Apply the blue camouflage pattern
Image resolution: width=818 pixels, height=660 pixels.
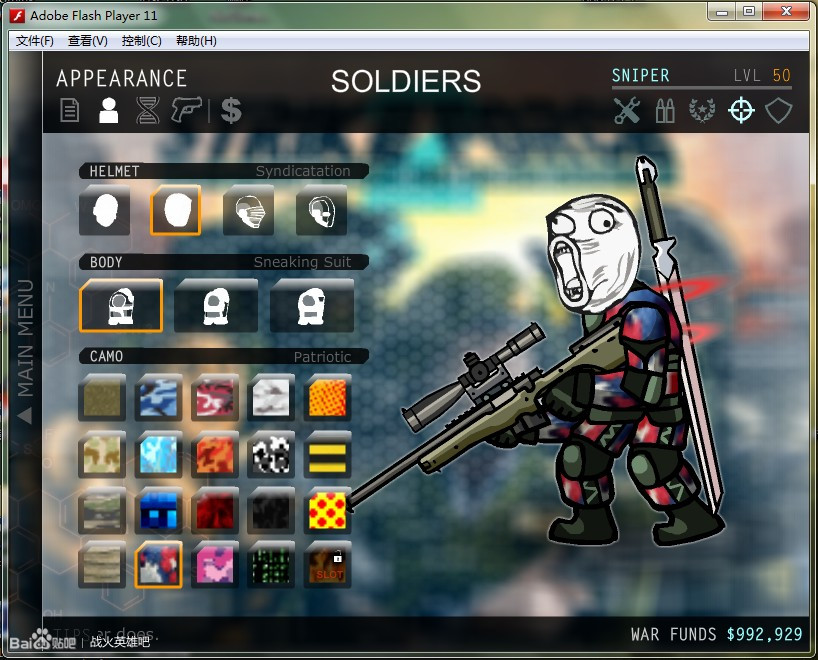pos(158,397)
